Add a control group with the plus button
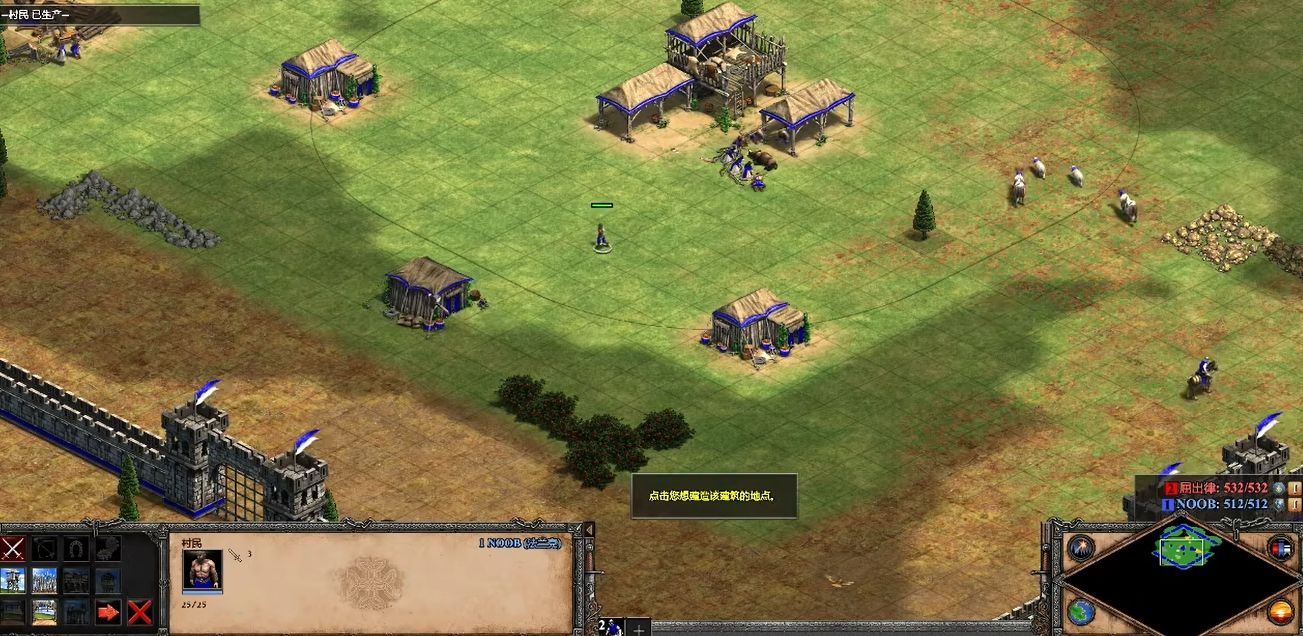The width and height of the screenshot is (1303, 636). (637, 628)
